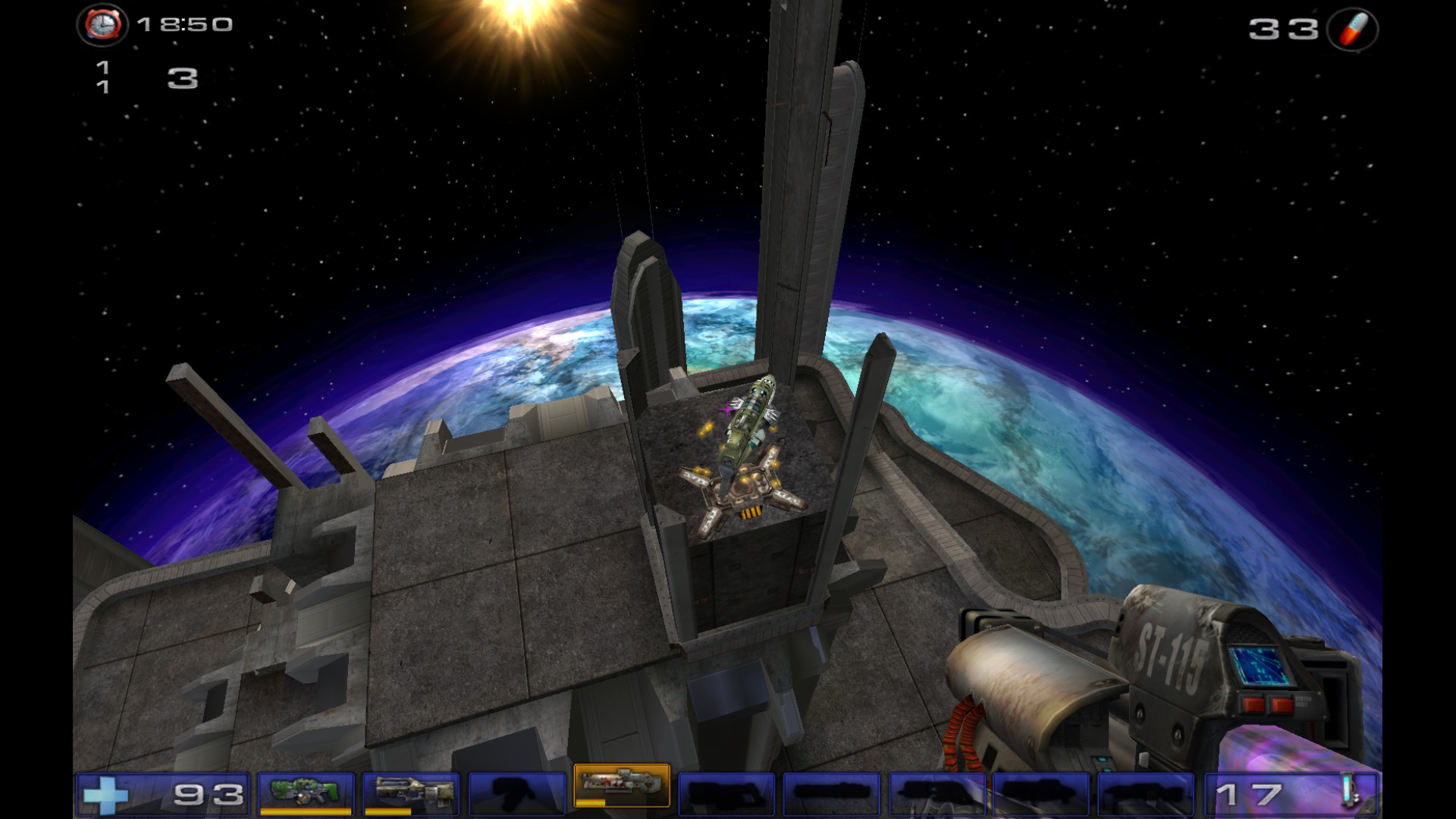Click the red match clock icon
Image resolution: width=1456 pixels, height=819 pixels.
click(102, 25)
